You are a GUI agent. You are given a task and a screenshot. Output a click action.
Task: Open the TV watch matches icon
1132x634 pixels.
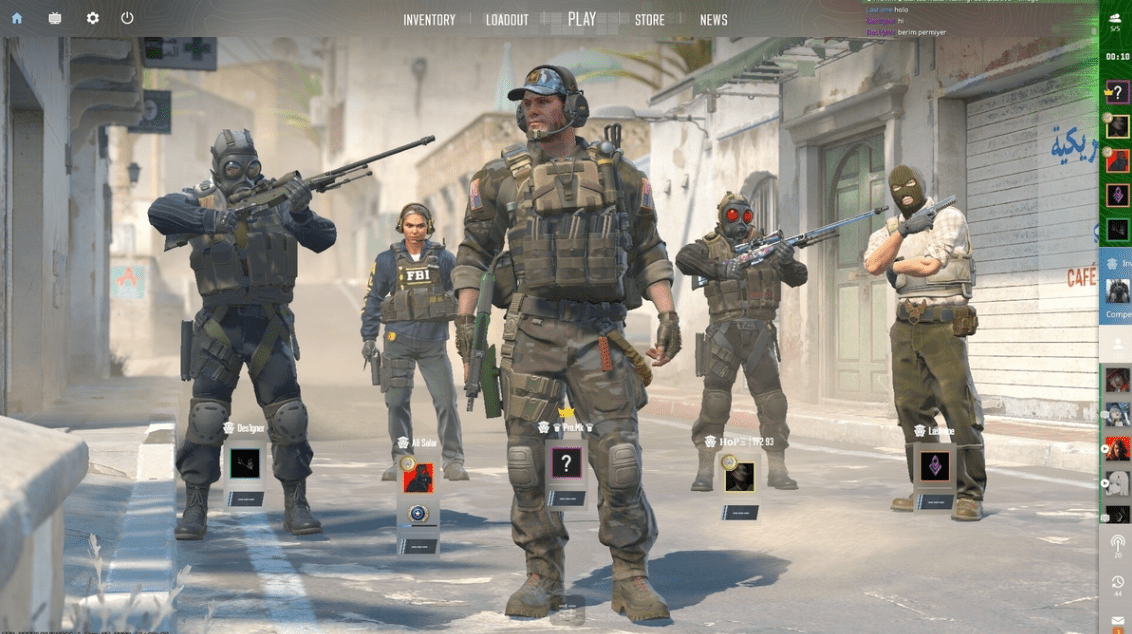tap(54, 18)
